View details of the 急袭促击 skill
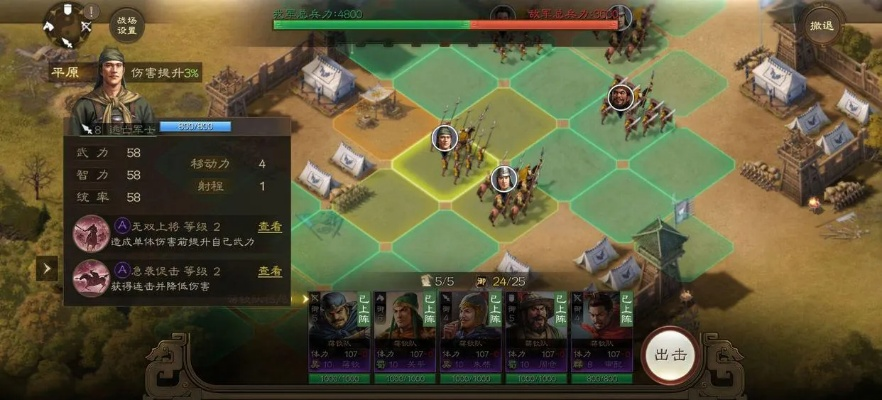The width and height of the screenshot is (882, 400). (x=270, y=271)
